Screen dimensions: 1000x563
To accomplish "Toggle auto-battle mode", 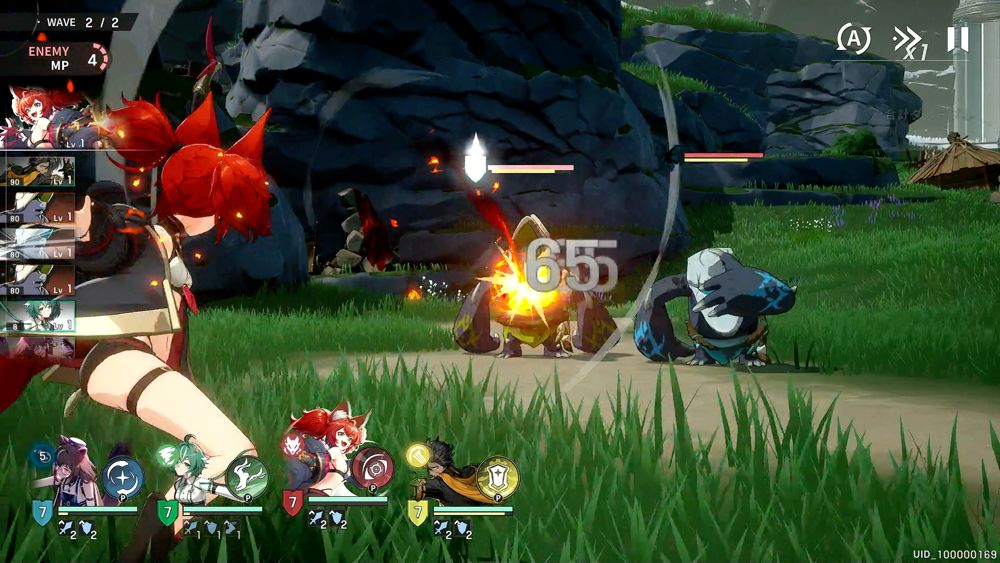I will 853,39.
